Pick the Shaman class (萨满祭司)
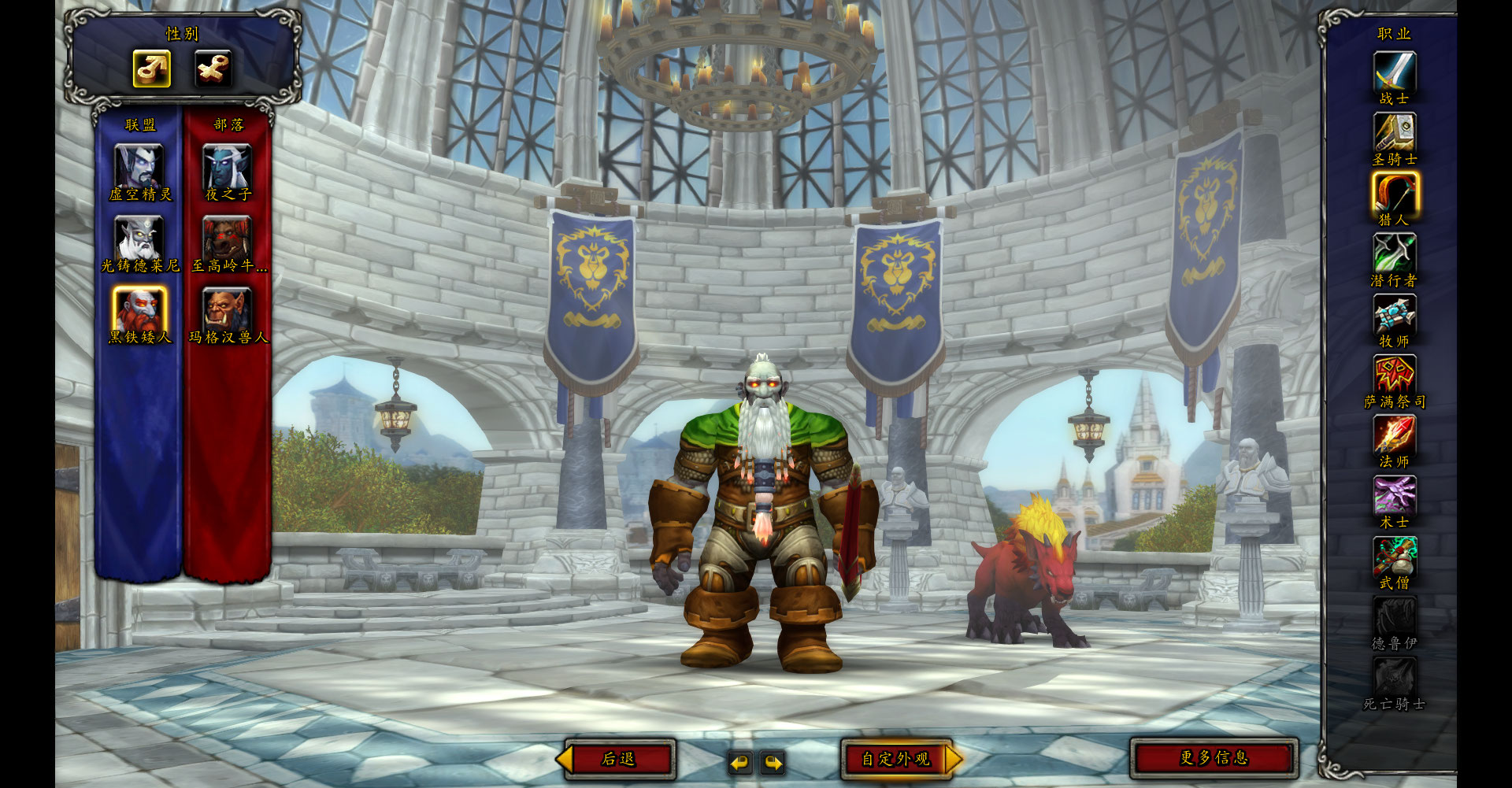This screenshot has width=1512, height=788. tap(1394, 375)
